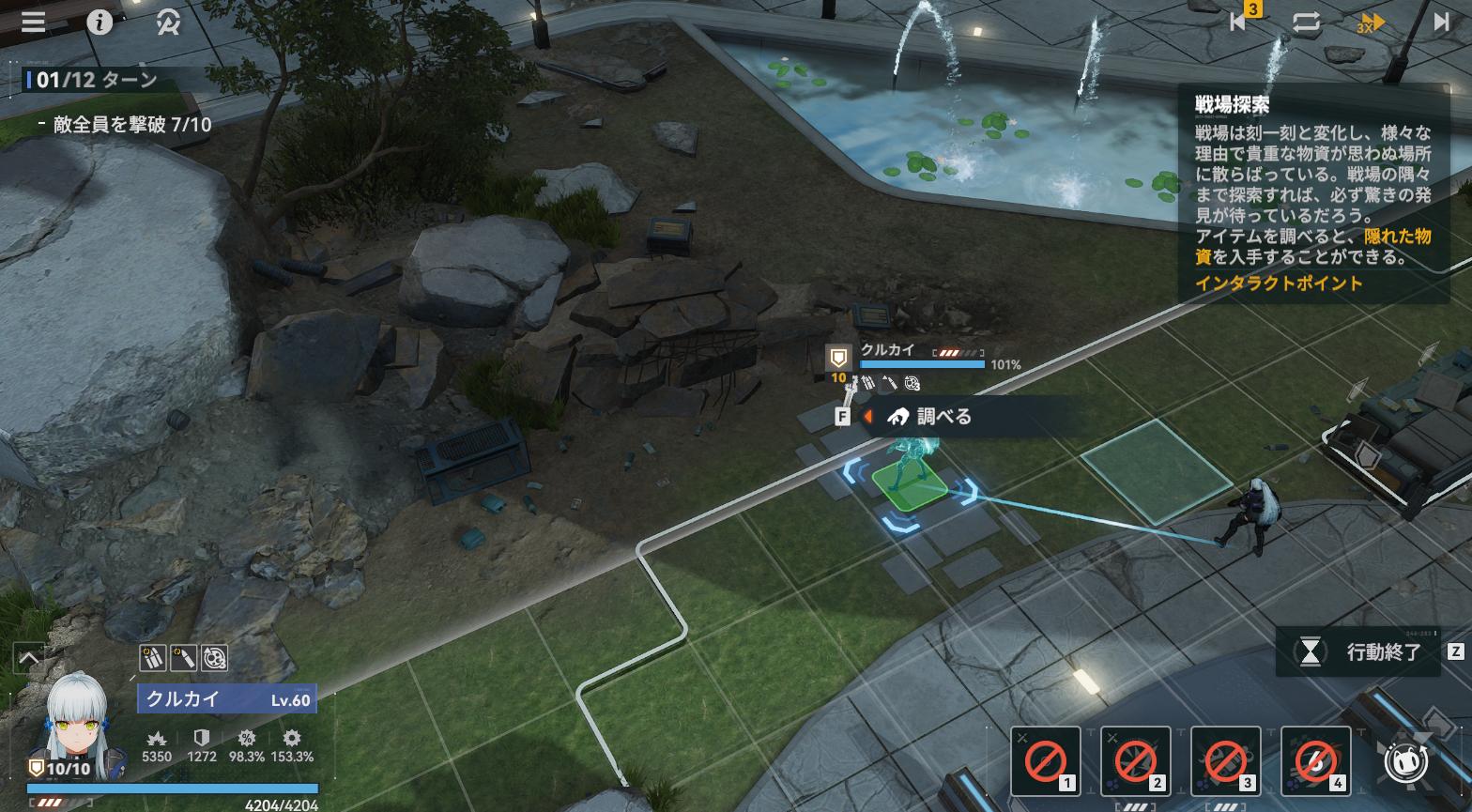This screenshot has width=1472, height=812.
Task: Follow the インタラクトポイント link
Action: [x=1279, y=283]
